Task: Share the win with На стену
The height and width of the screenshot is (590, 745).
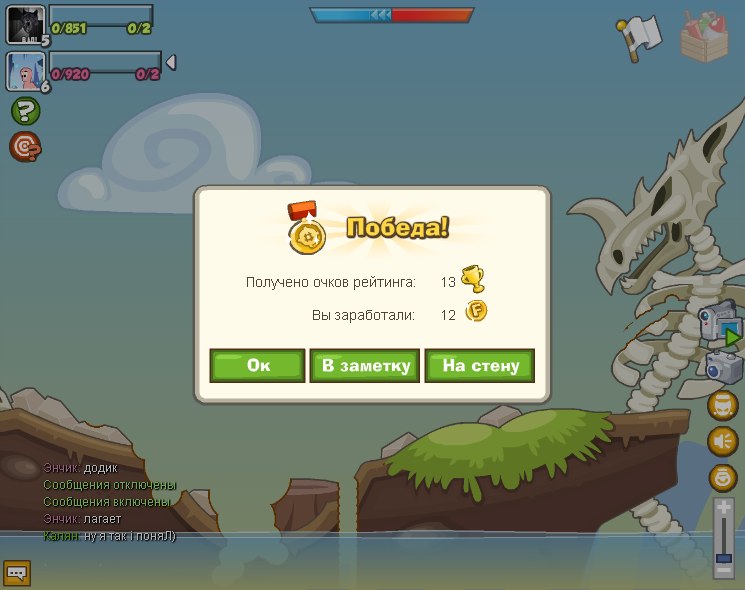Action: pos(480,366)
